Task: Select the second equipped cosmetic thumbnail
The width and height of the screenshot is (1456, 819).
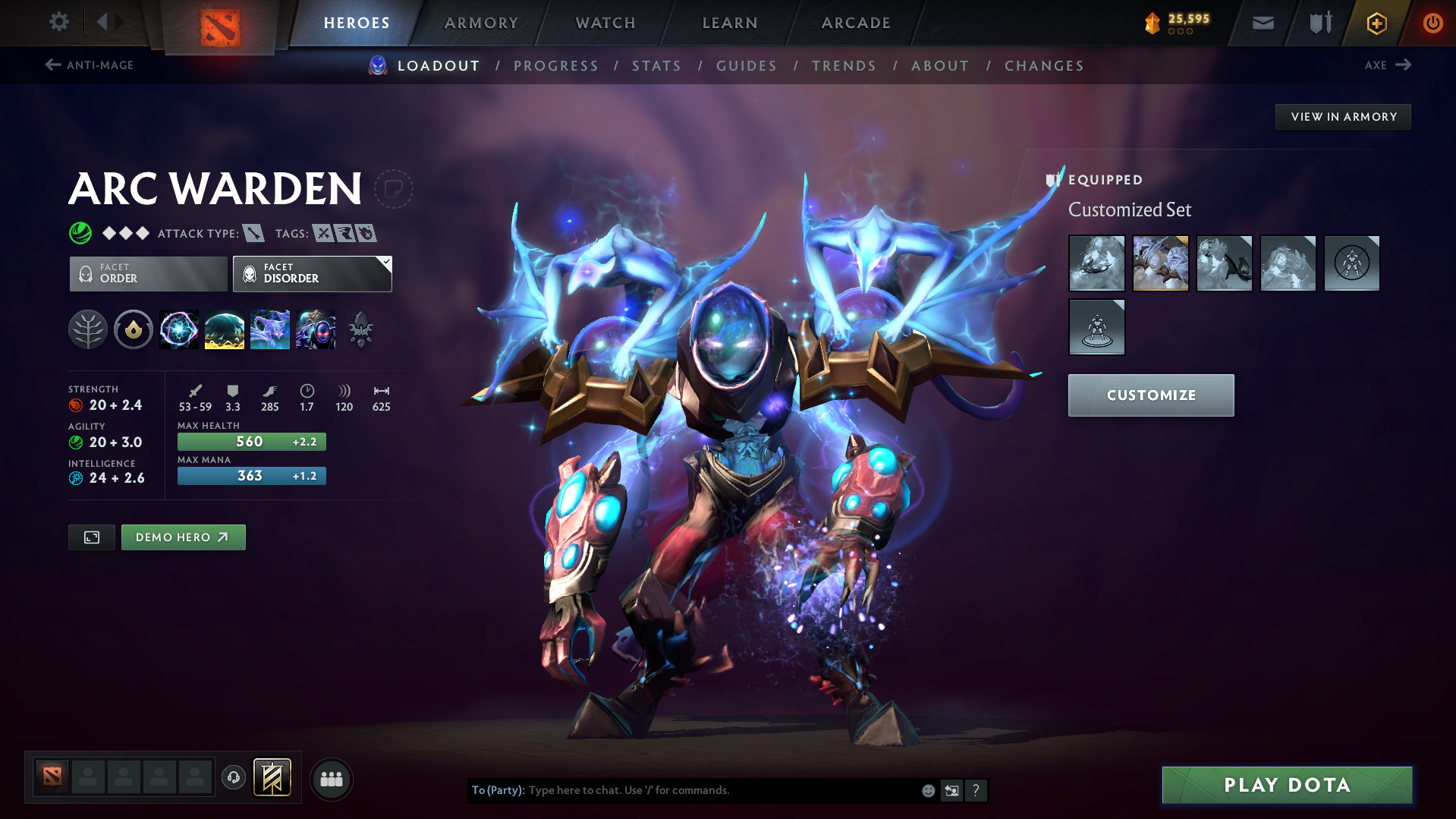Action: (x=1160, y=263)
